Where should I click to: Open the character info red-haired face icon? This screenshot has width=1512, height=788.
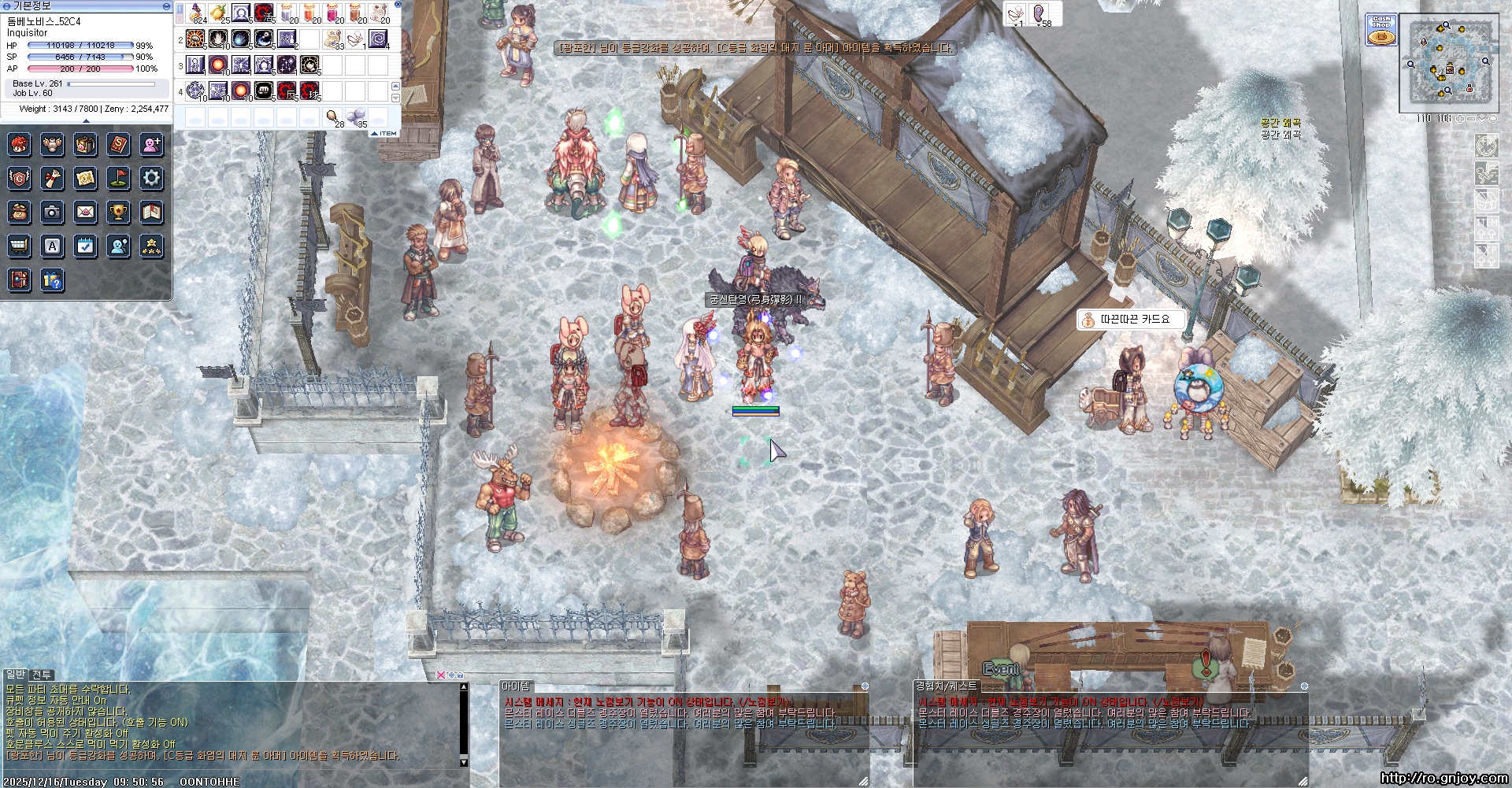pos(20,144)
